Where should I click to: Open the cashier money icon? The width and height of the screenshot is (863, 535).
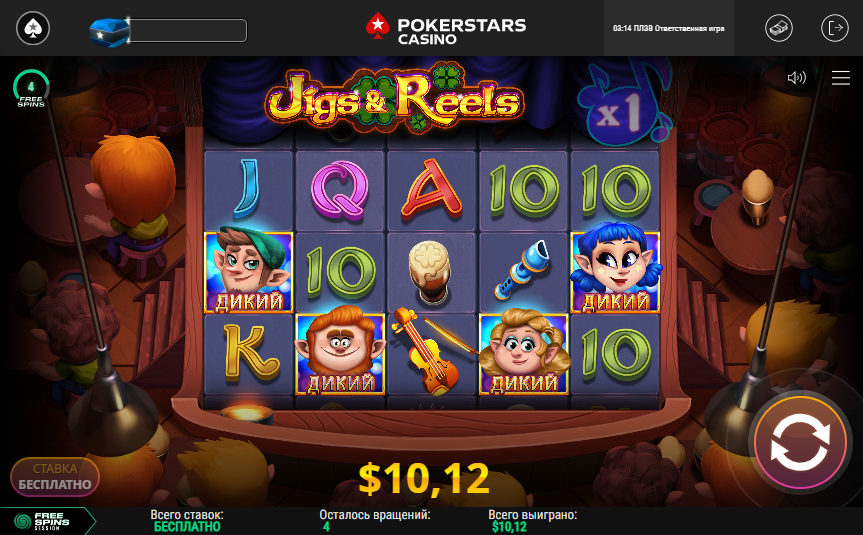[779, 28]
